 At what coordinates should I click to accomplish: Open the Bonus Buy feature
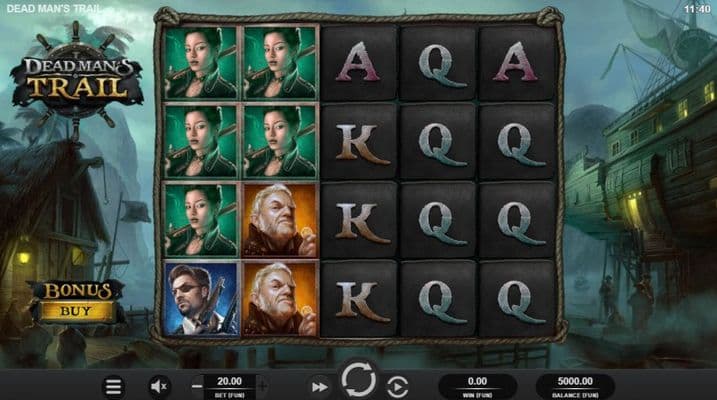tap(78, 300)
